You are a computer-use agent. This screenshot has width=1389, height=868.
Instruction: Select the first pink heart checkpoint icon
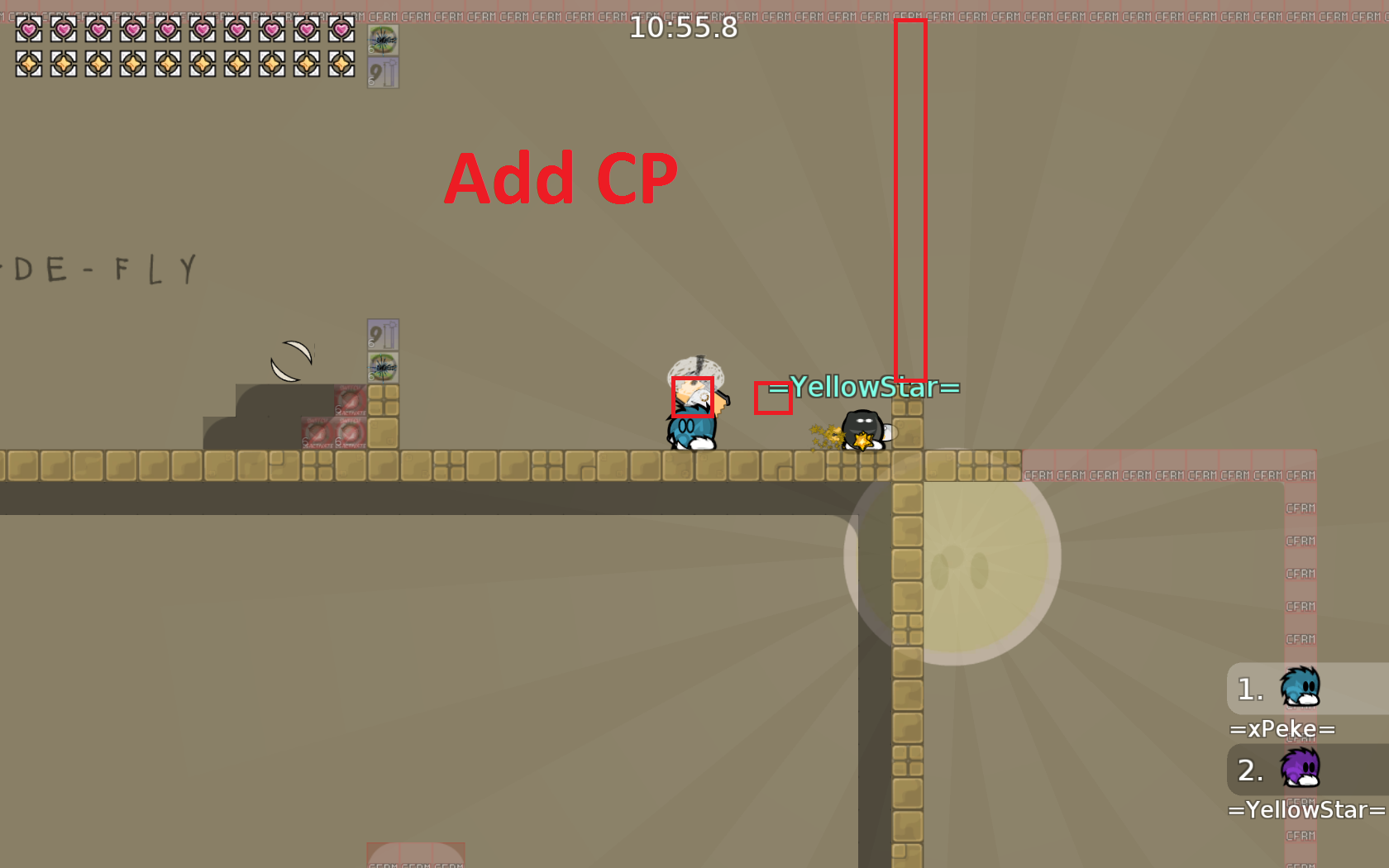27,30
